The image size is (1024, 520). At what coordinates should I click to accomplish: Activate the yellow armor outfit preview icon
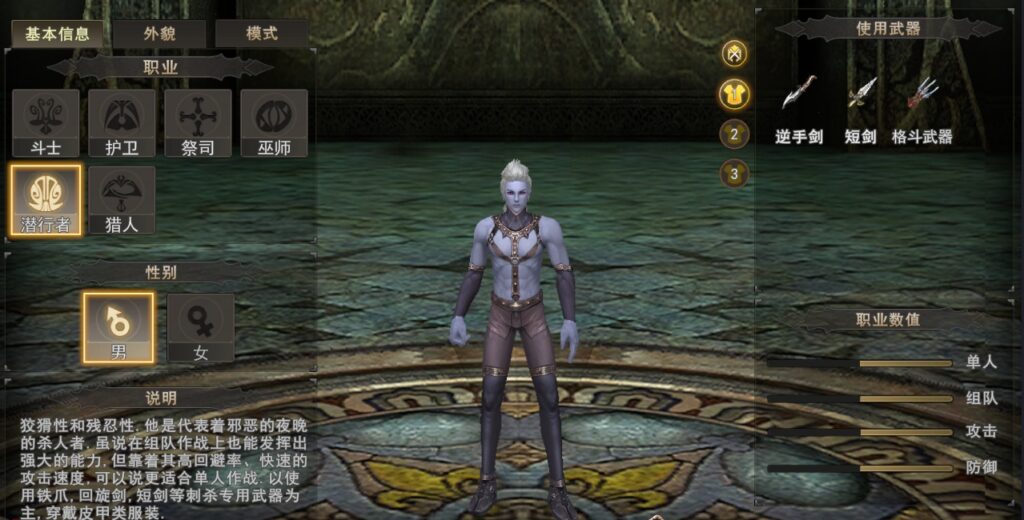[735, 94]
